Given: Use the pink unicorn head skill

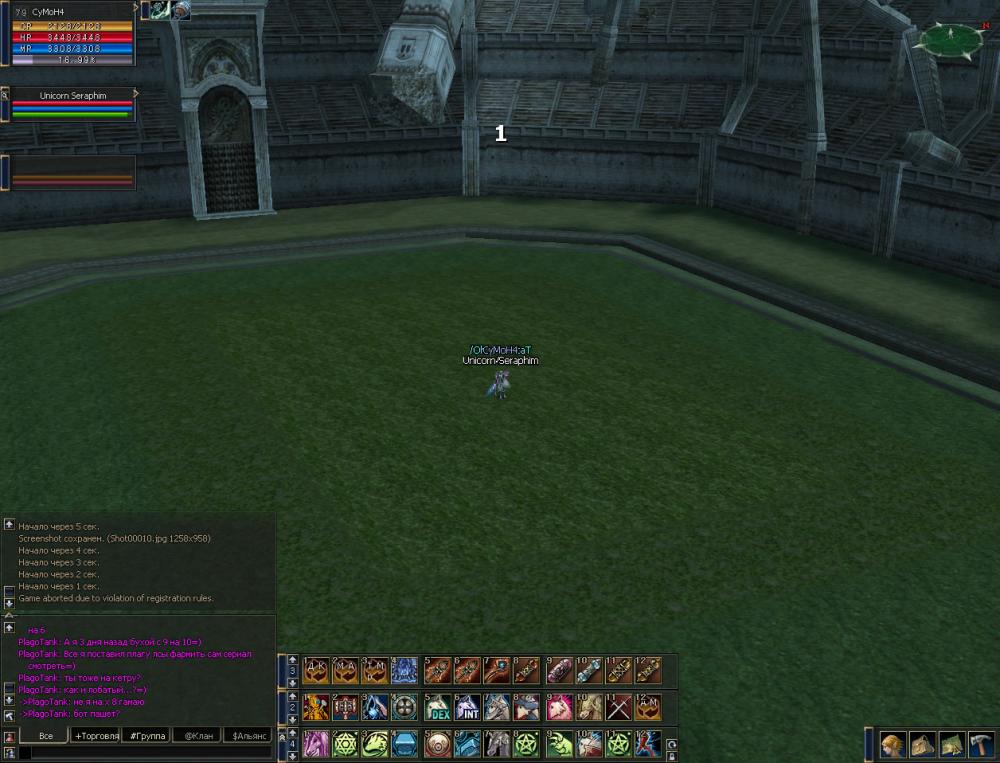Looking at the screenshot, I should tap(559, 707).
